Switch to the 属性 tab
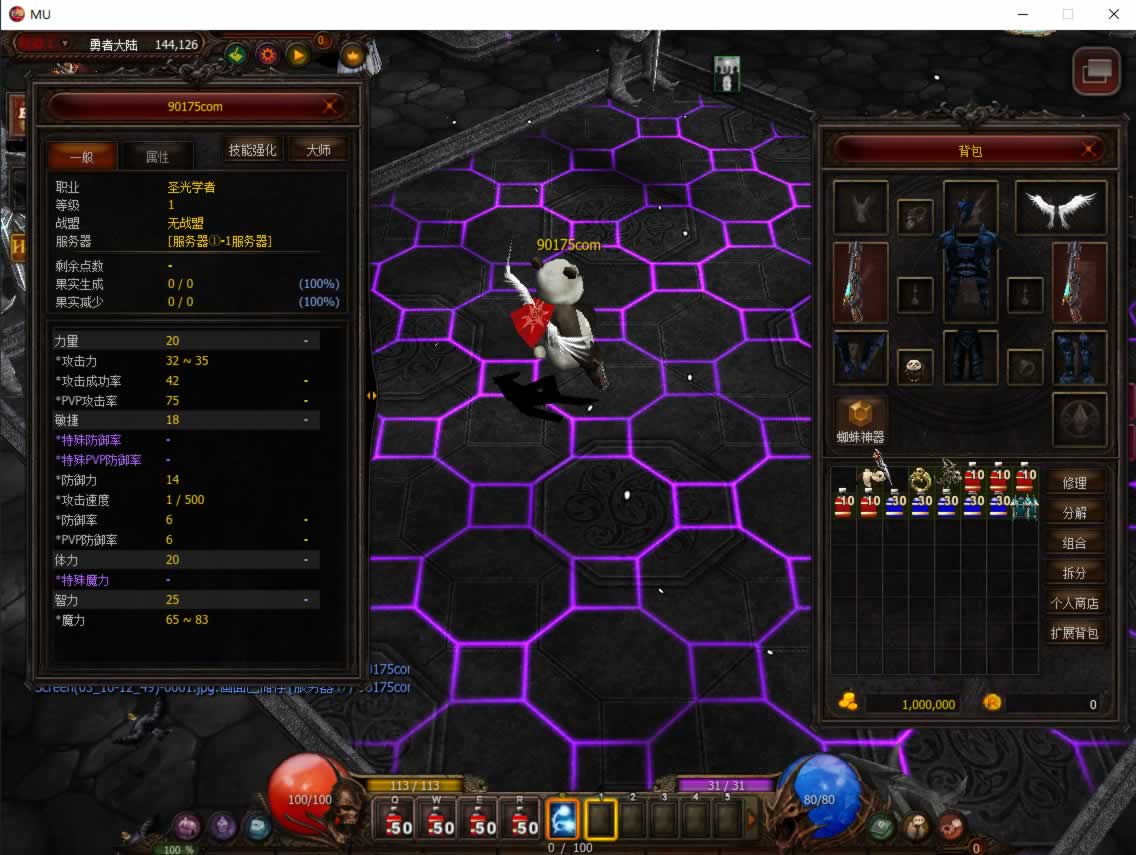 157,156
